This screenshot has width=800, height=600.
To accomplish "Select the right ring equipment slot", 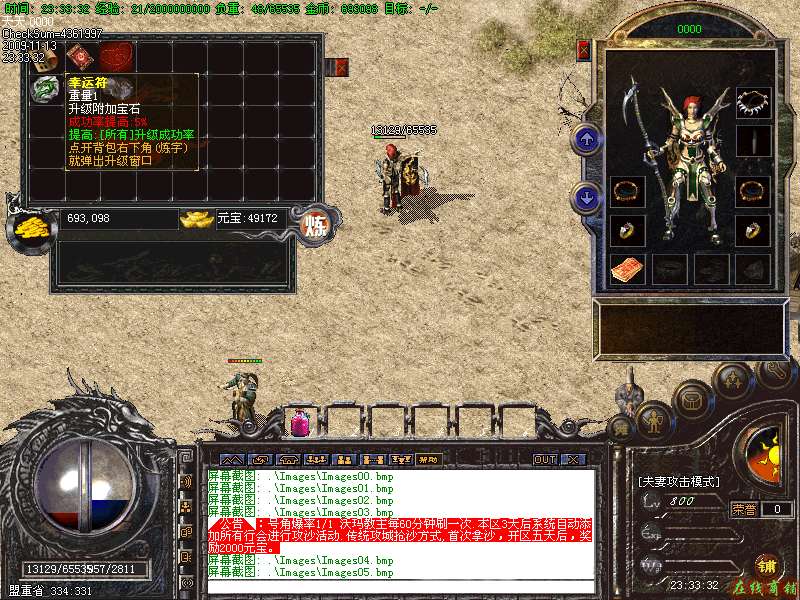I will click(x=753, y=230).
